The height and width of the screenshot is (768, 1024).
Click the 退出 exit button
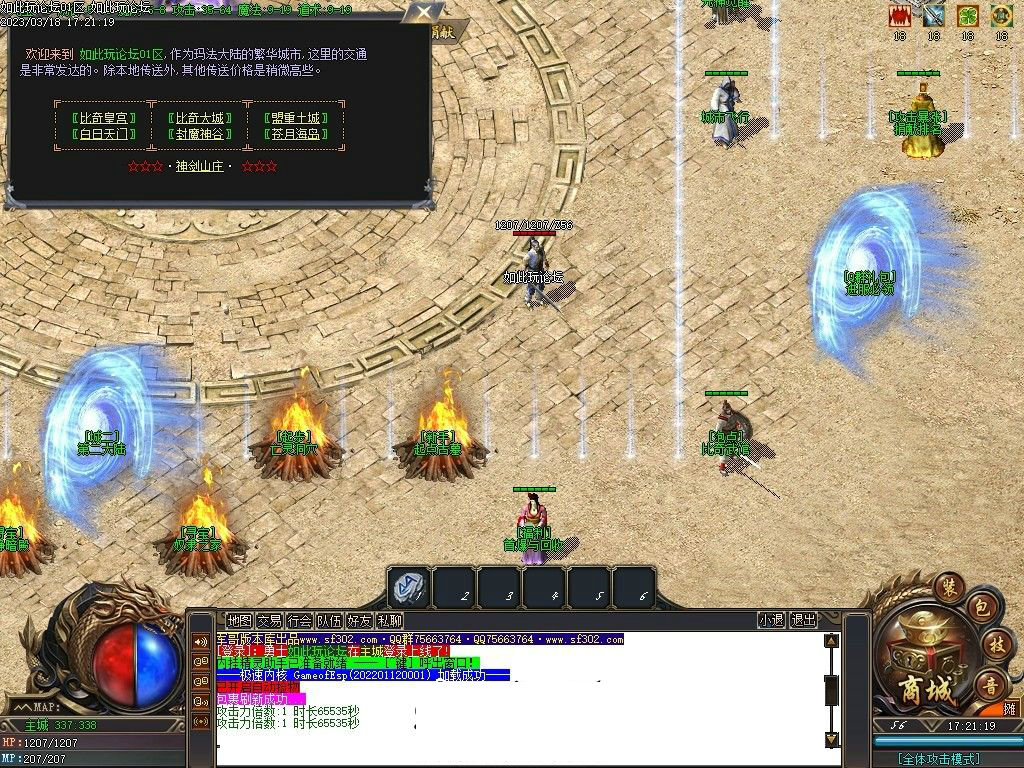click(803, 620)
